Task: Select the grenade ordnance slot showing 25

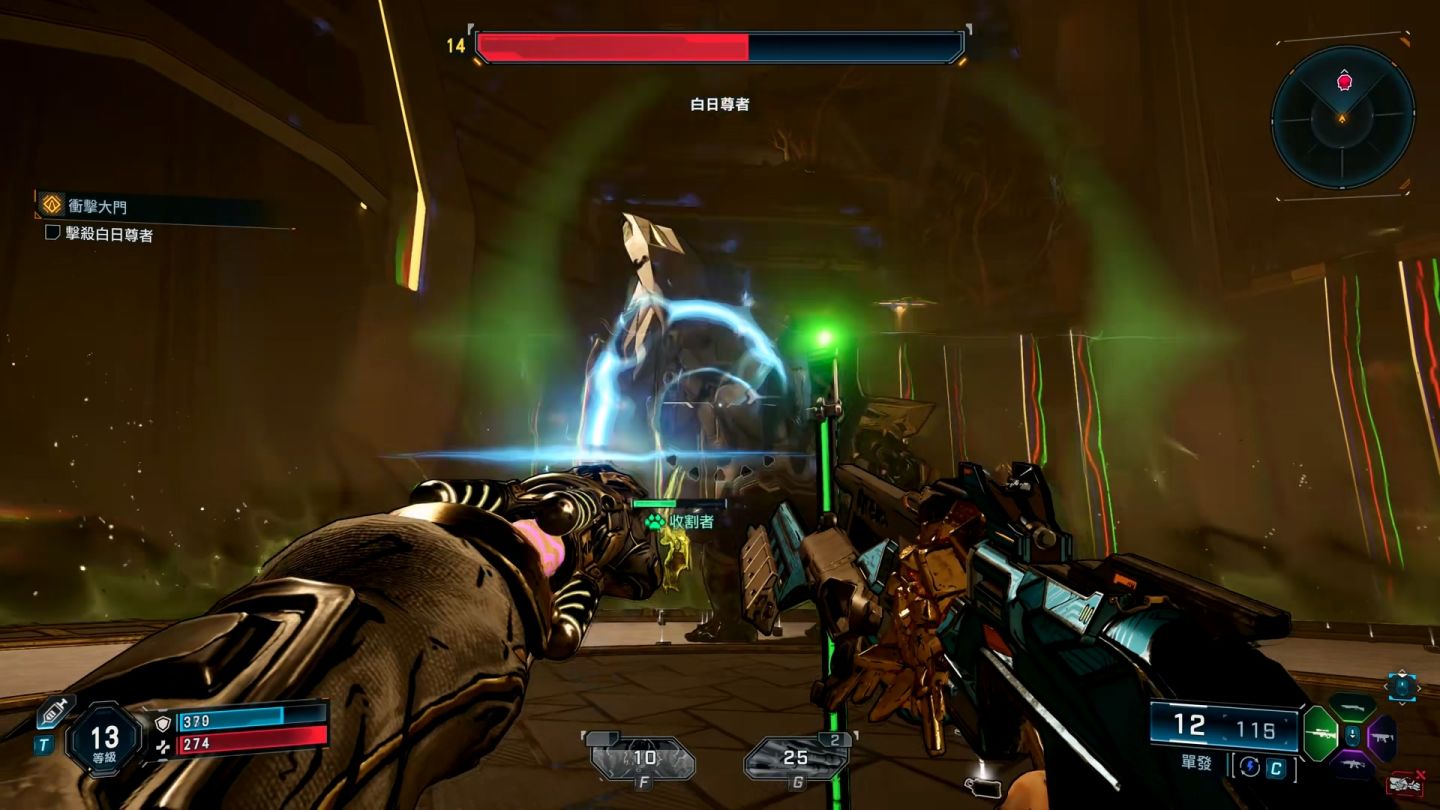Action: pos(796,759)
